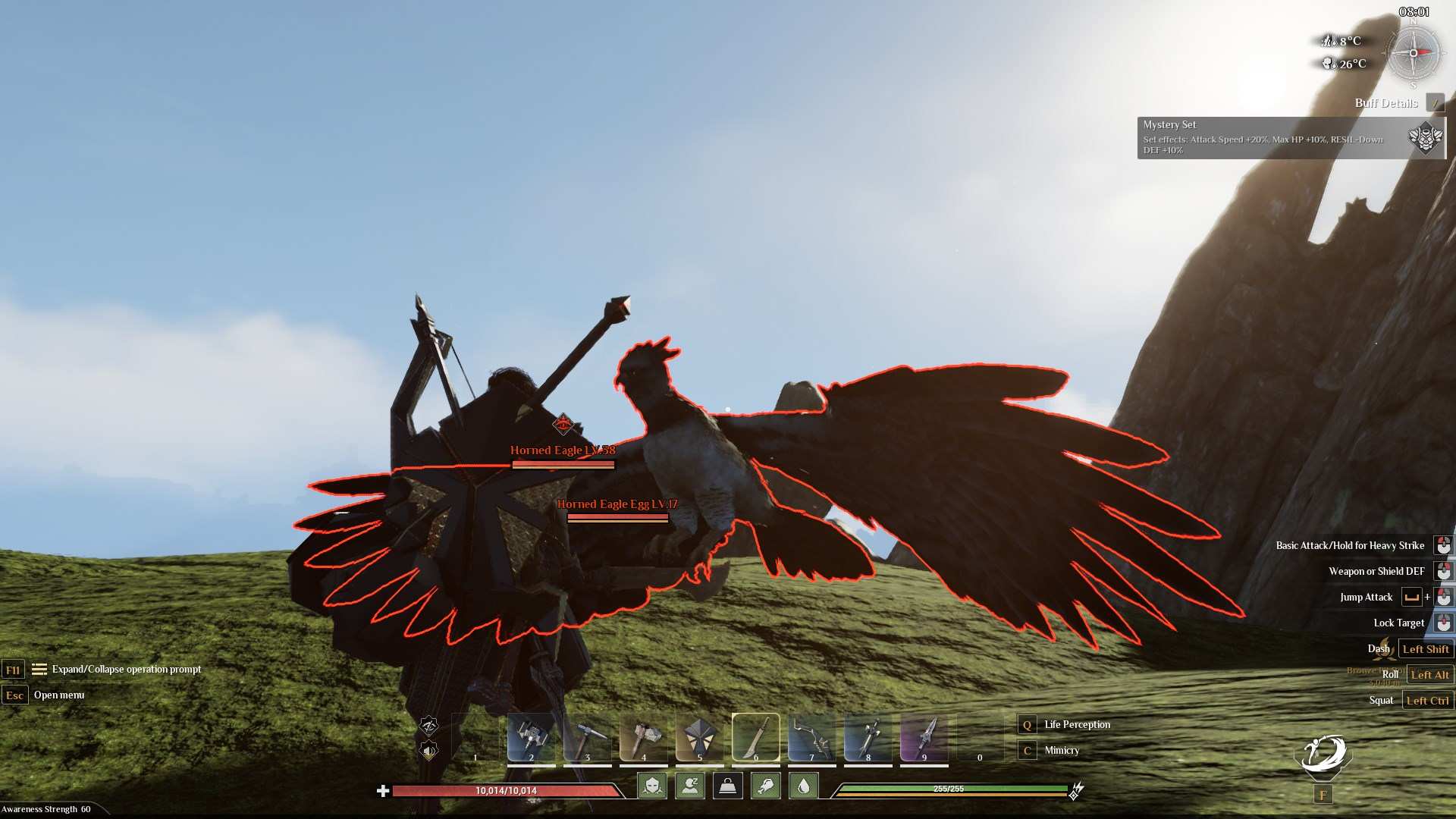Choose the spear in hotbar slot 9

click(924, 736)
